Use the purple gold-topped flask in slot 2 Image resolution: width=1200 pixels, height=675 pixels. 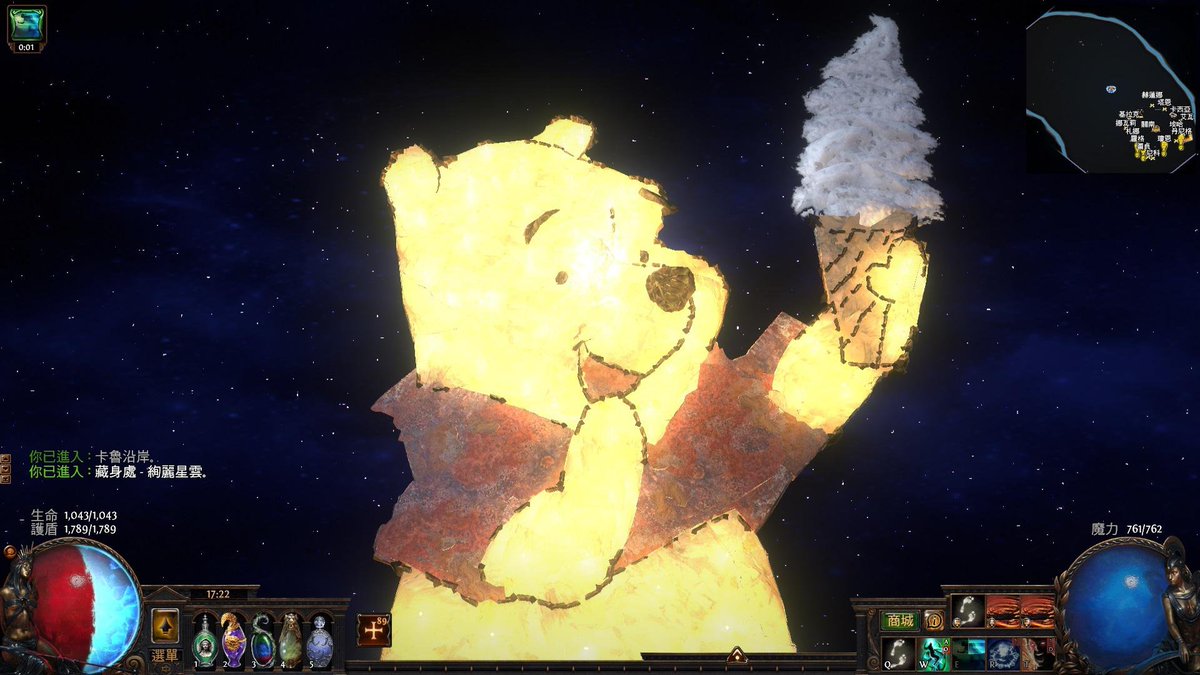[233, 639]
